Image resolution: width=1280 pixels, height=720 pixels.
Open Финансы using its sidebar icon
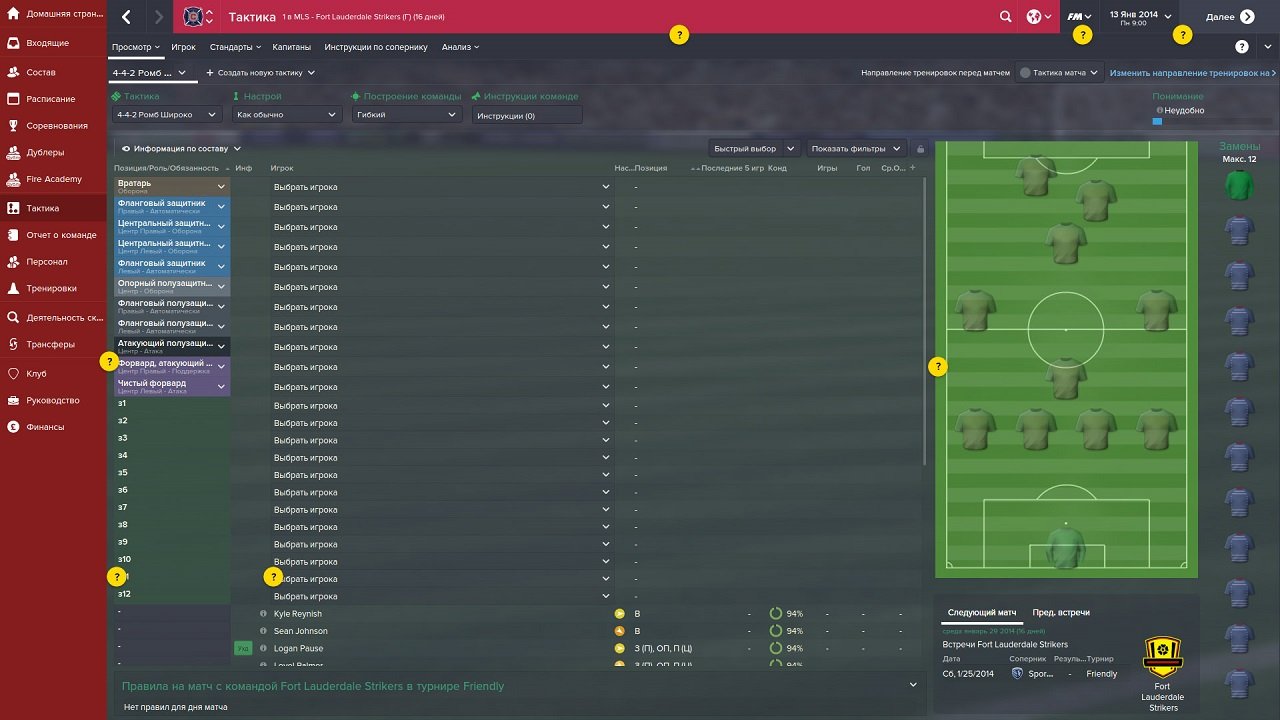tap(12, 428)
